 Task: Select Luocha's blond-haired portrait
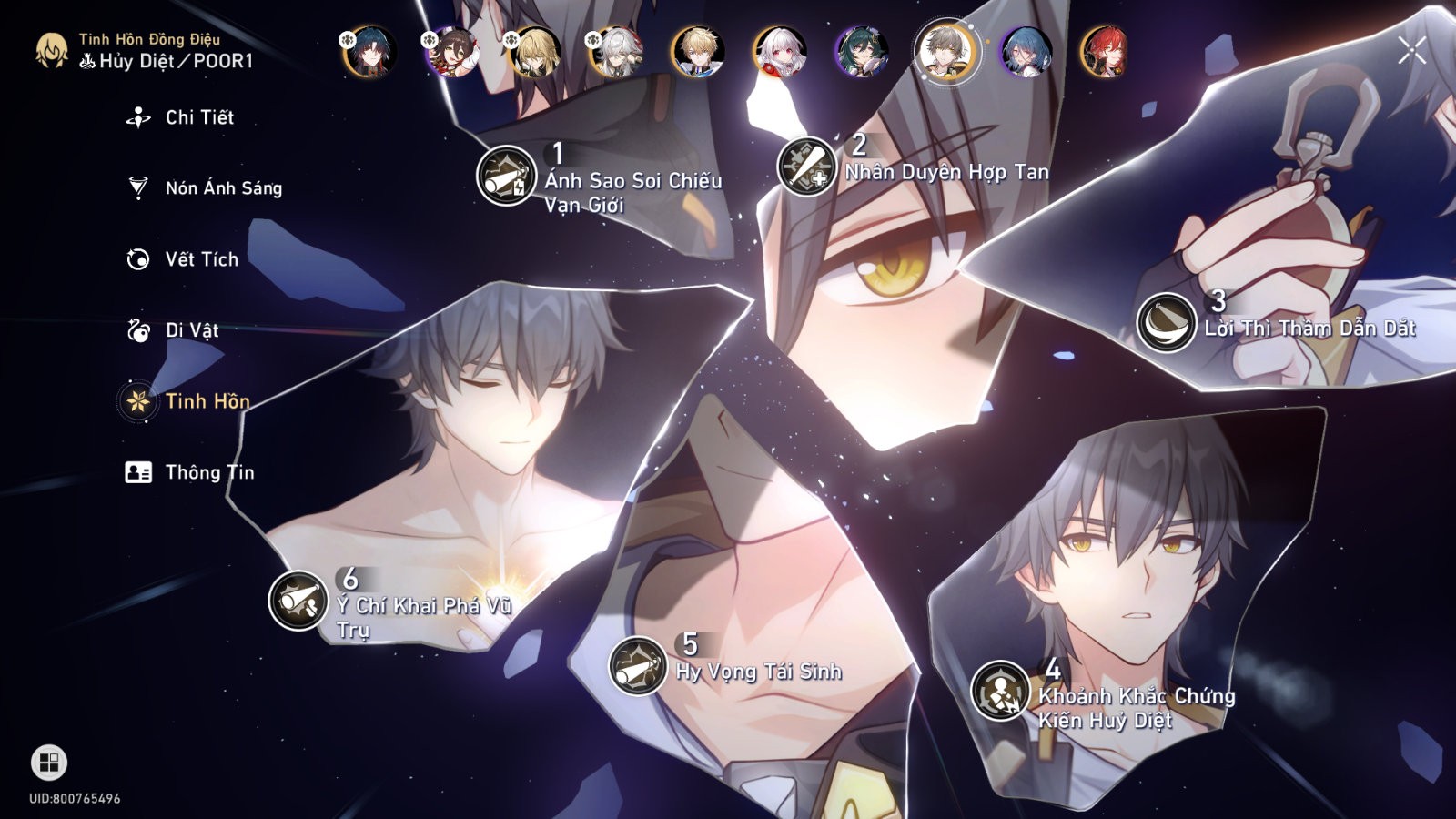(x=534, y=52)
